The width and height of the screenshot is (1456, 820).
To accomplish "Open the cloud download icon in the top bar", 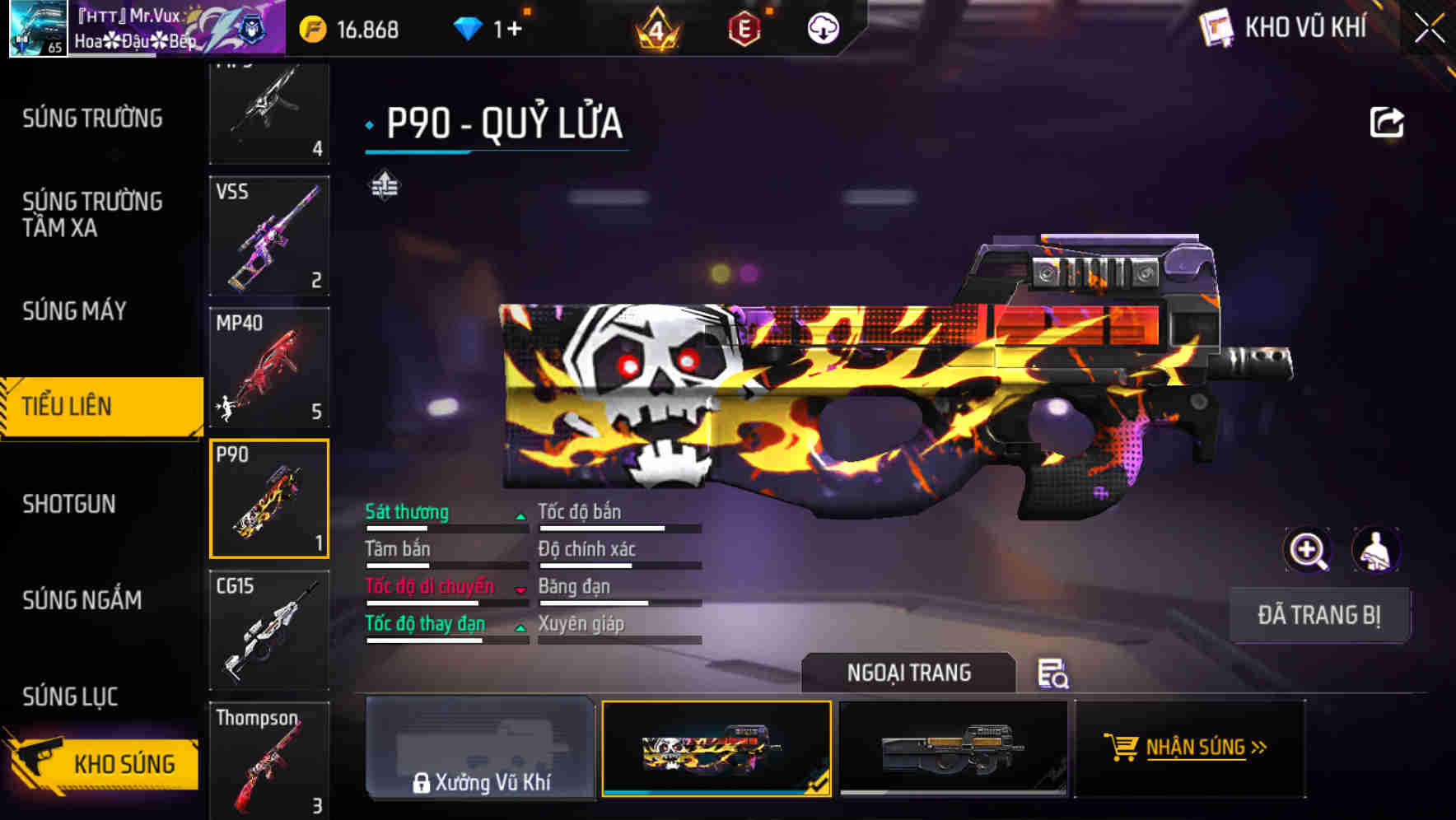I will 821,27.
